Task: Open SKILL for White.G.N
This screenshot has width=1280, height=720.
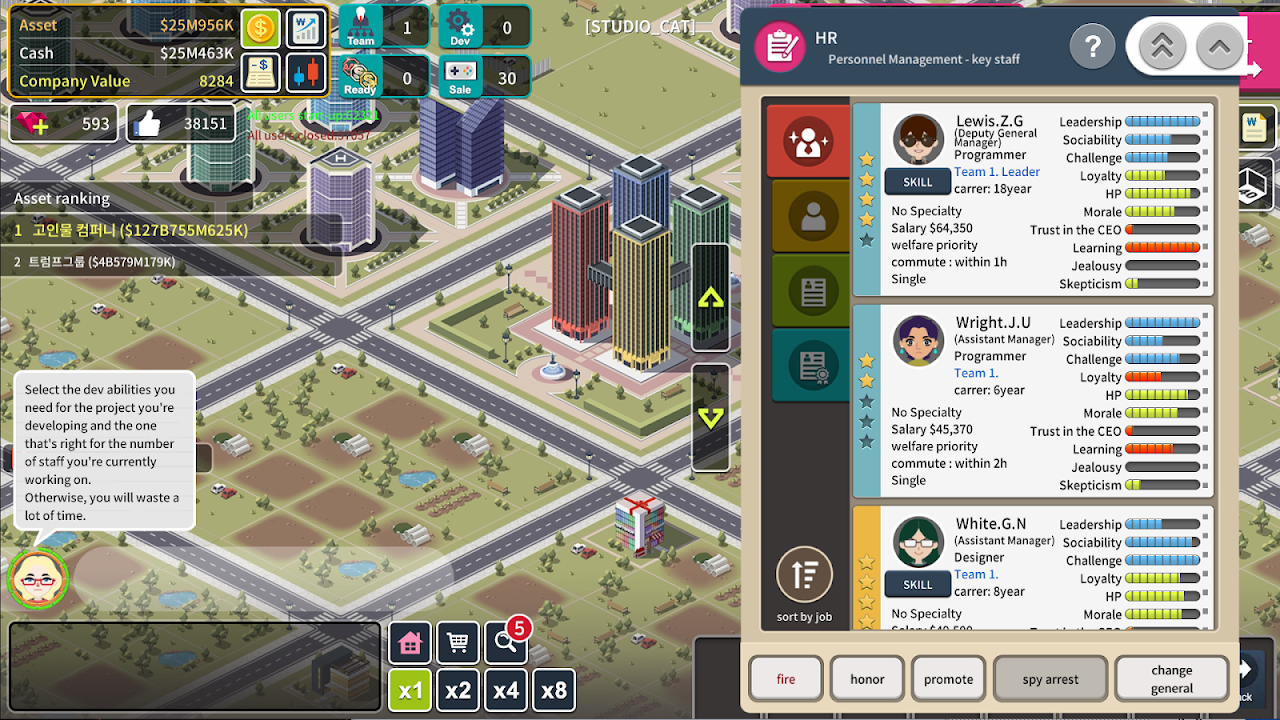Action: 917,585
